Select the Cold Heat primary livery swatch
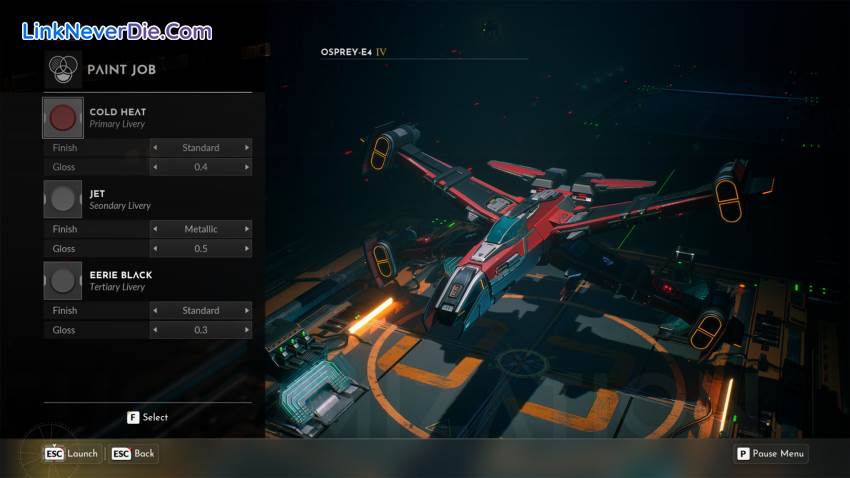The image size is (850, 478). tap(63, 118)
